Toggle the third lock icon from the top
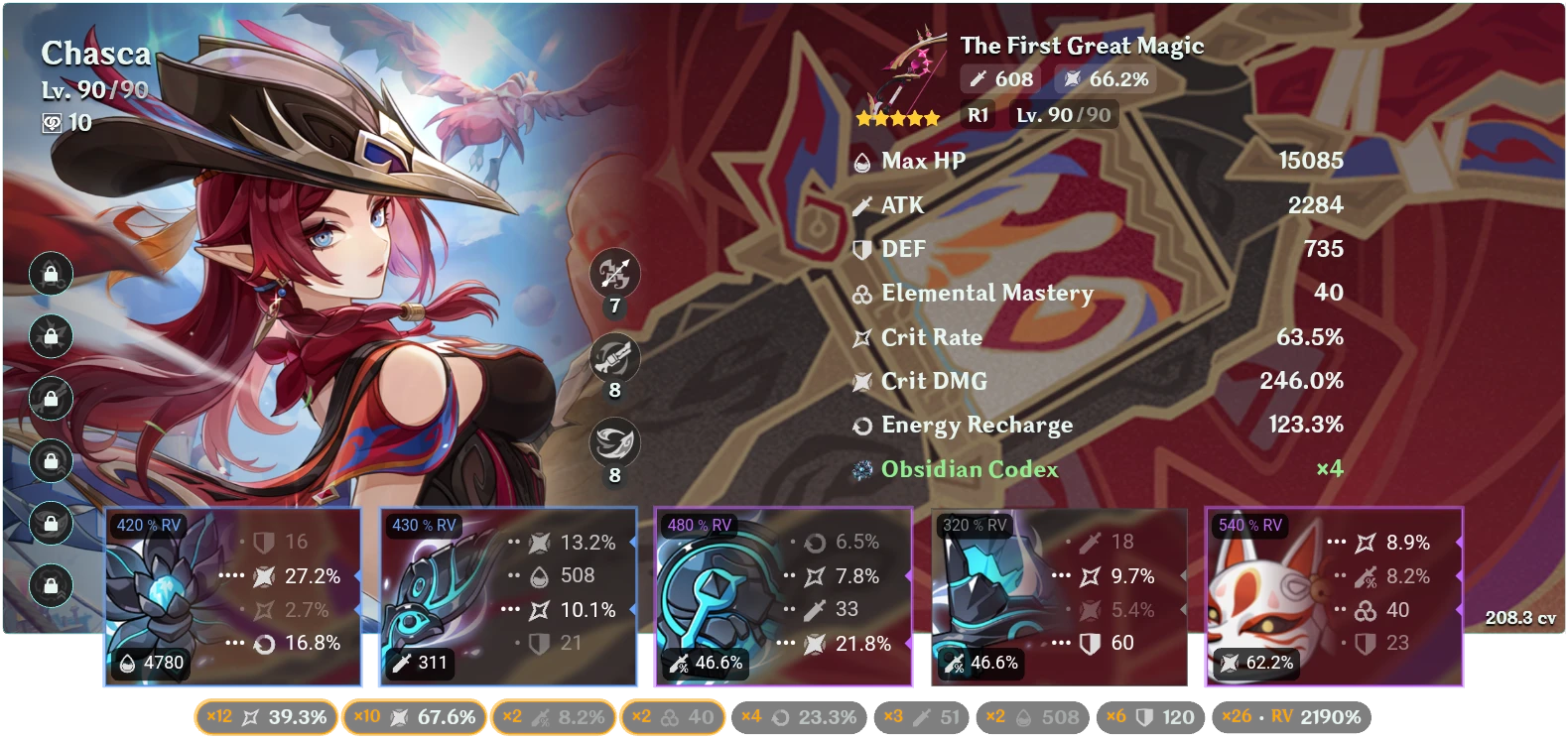The width and height of the screenshot is (1568, 741). point(50,400)
